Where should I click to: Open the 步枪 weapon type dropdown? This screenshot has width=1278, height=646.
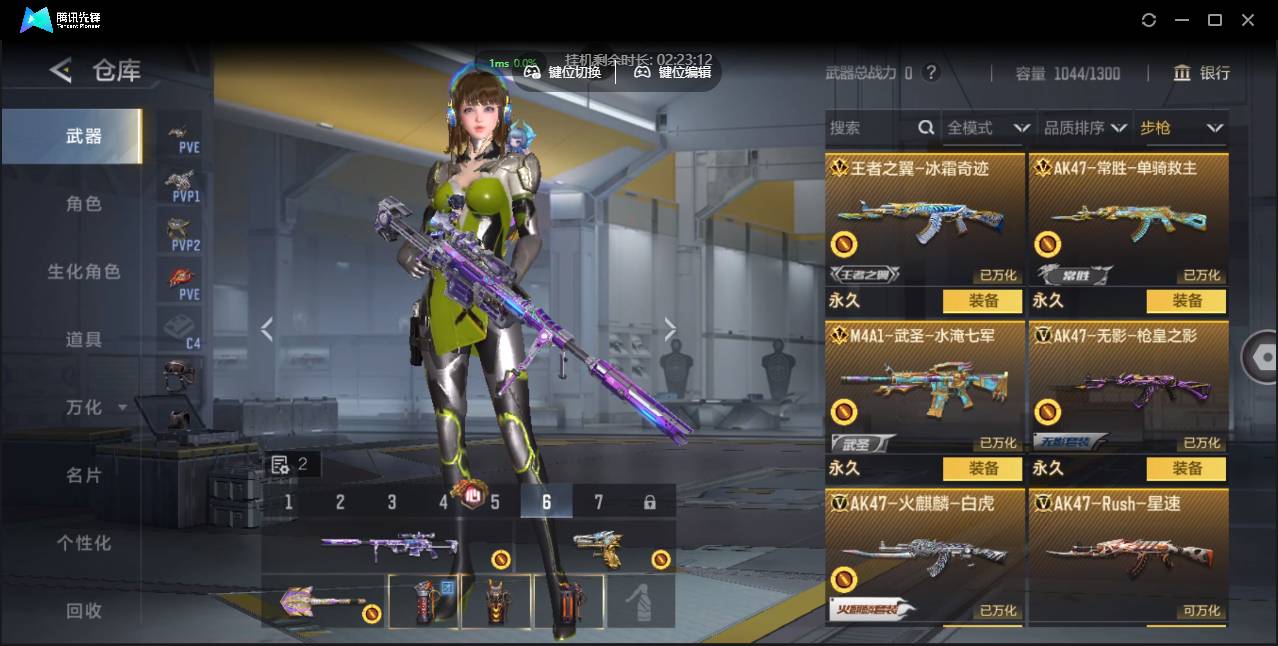click(x=1181, y=128)
